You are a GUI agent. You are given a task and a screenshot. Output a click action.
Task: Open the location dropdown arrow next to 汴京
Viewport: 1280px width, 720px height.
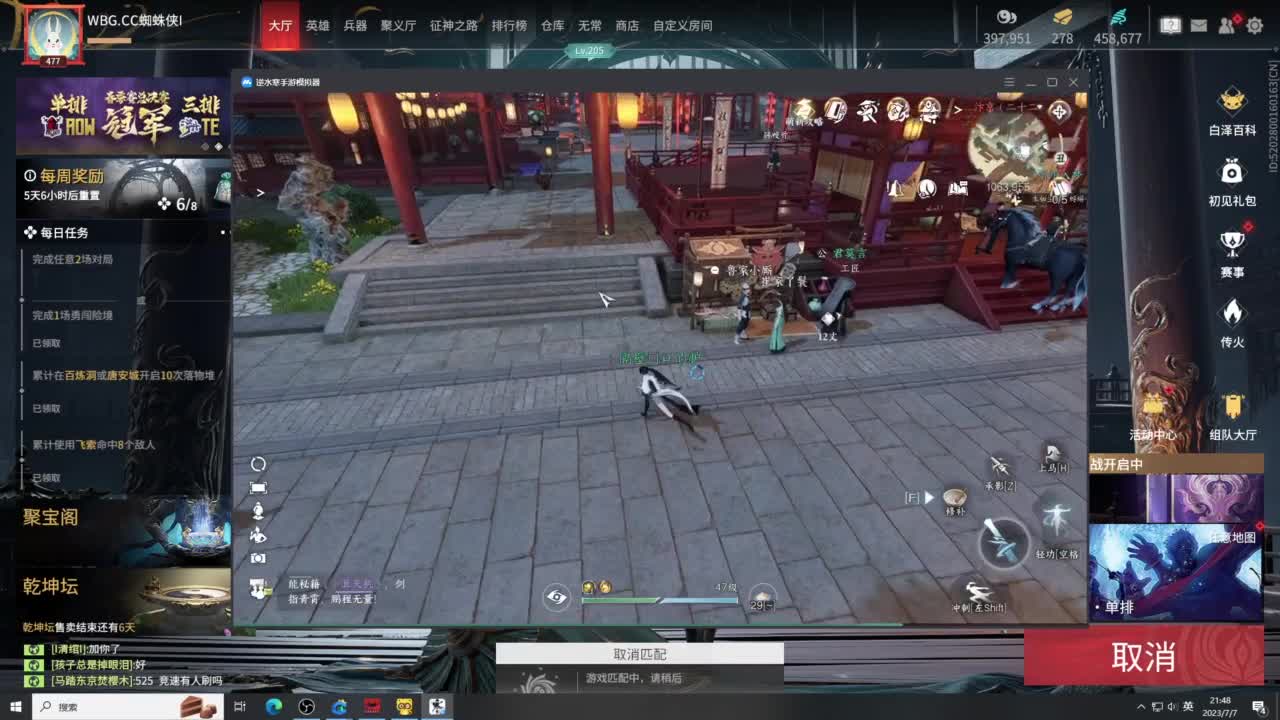(x=1039, y=106)
